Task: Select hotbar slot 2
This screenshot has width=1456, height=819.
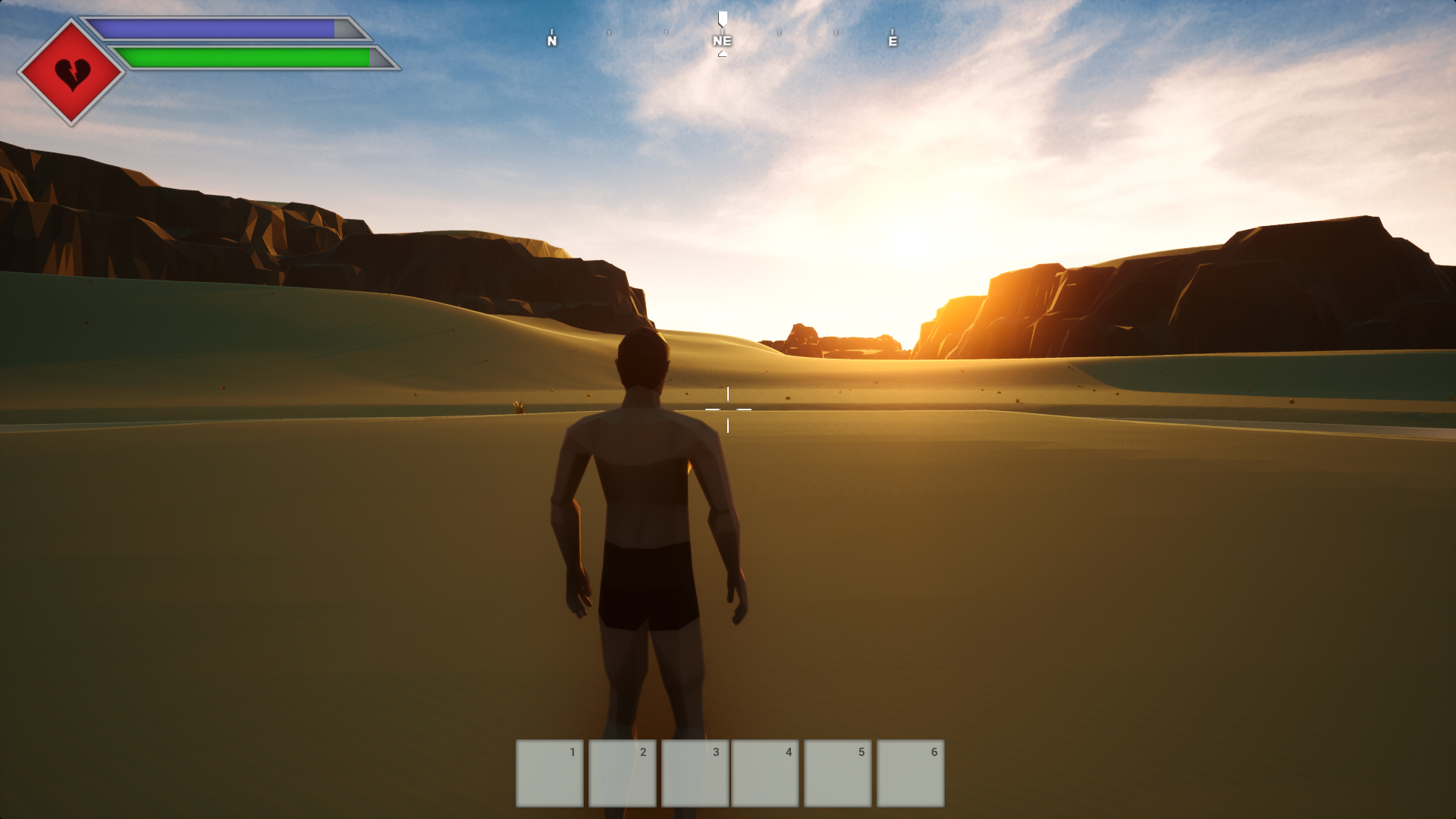Action: tap(621, 772)
